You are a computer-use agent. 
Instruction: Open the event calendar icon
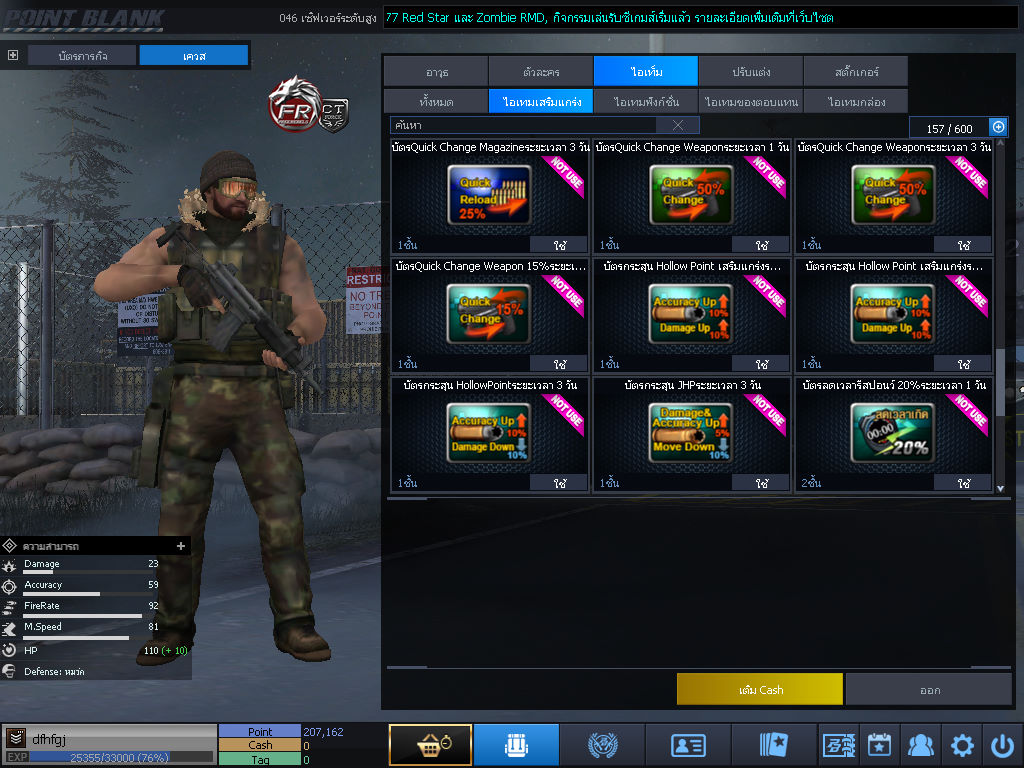pos(879,745)
